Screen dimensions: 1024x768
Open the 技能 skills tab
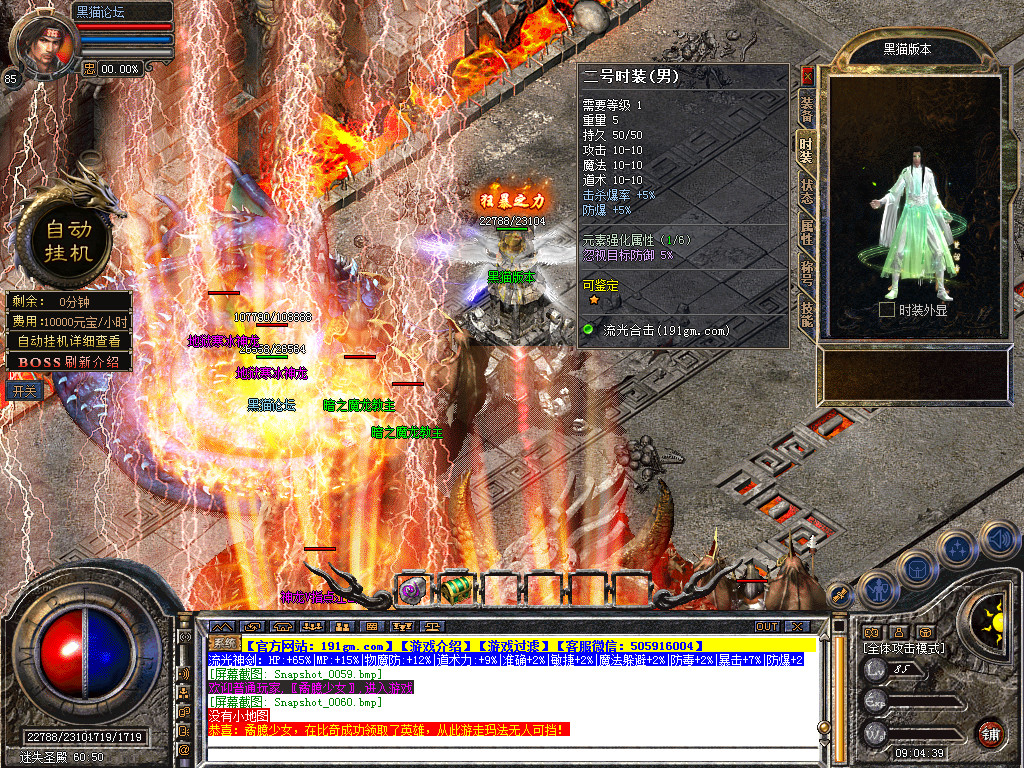[x=806, y=314]
